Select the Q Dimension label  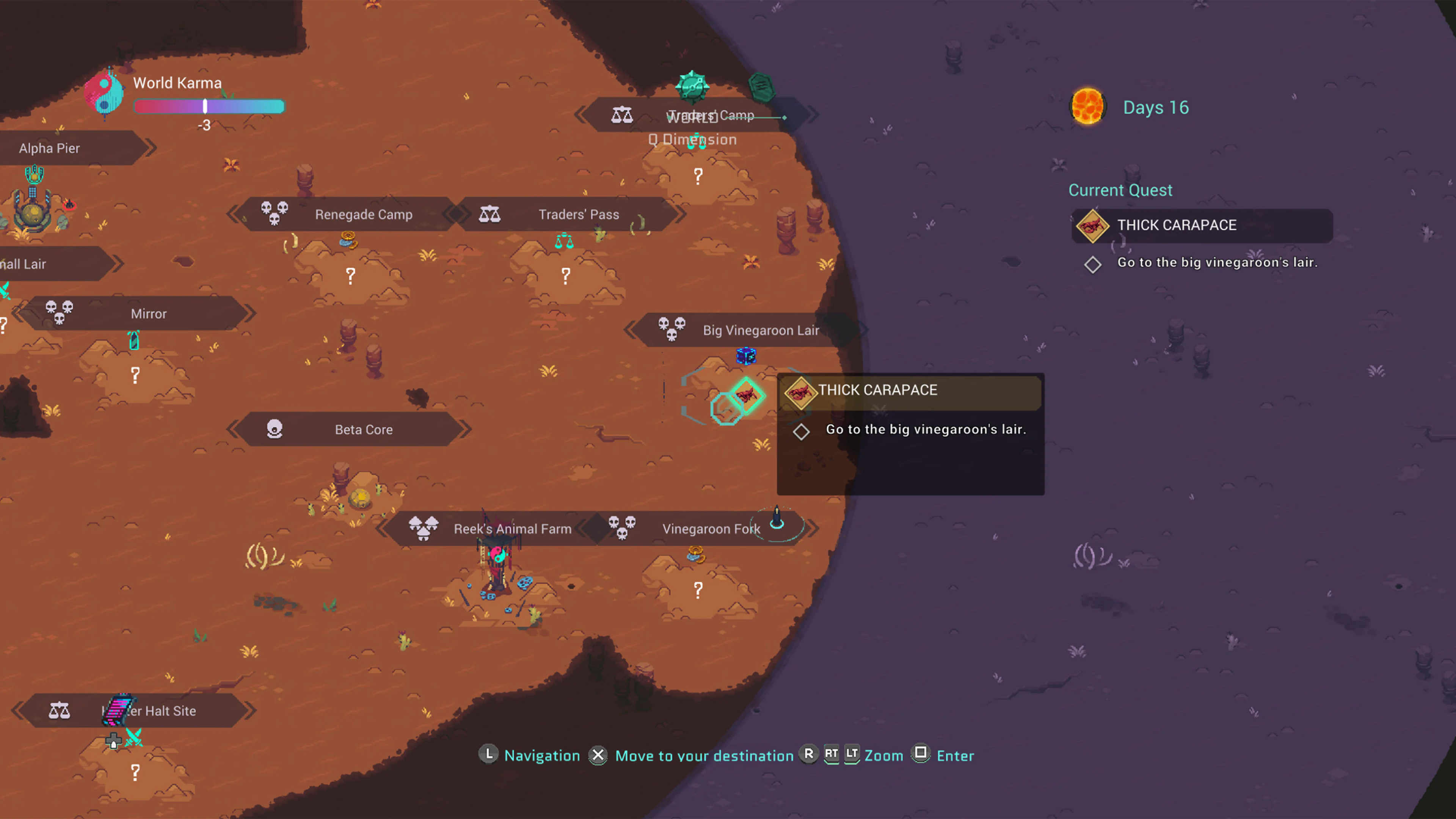[692, 139]
